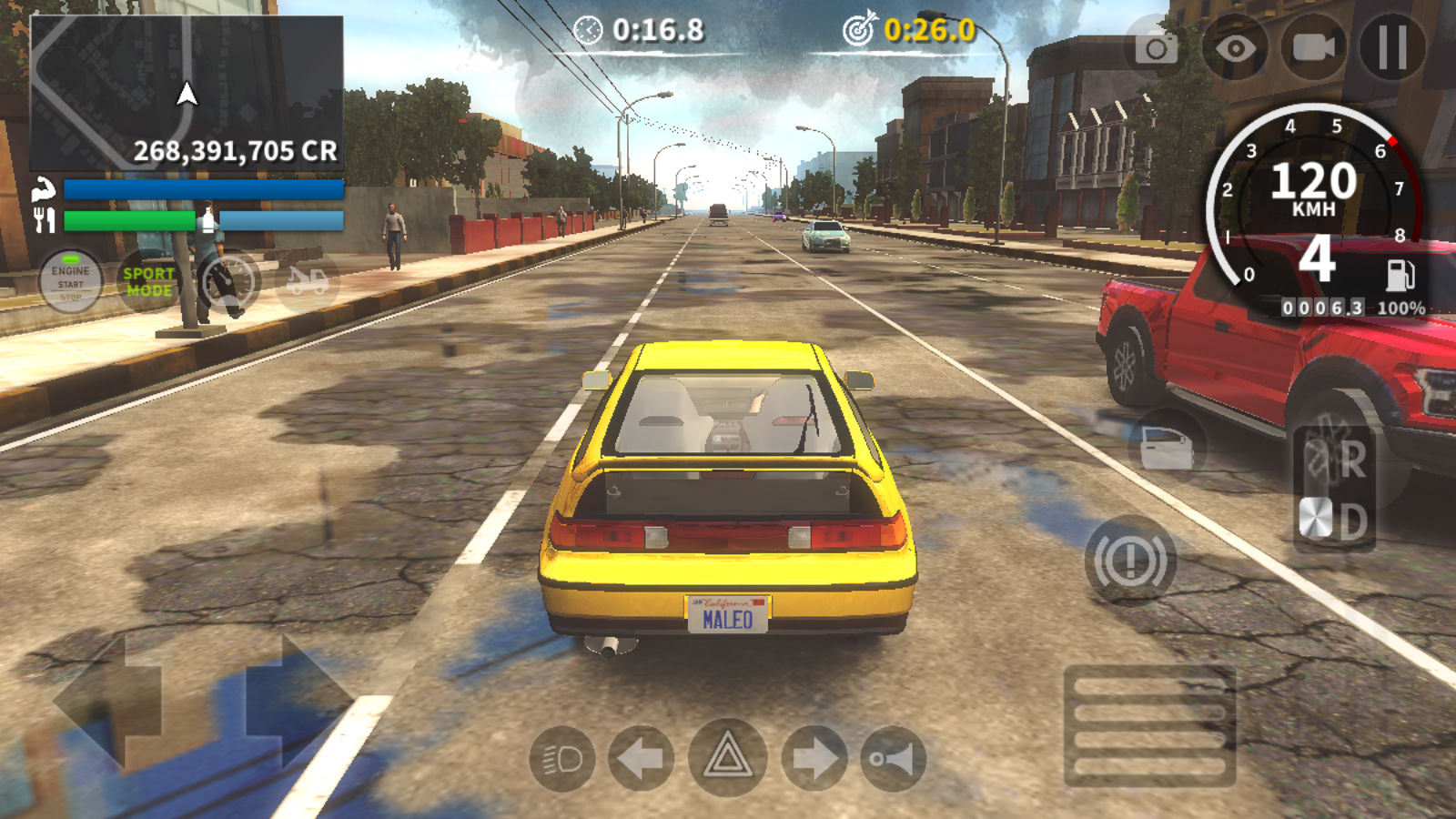The width and height of the screenshot is (1456, 819).
Task: Steer right with the large right arrow
Action: coord(296,701)
